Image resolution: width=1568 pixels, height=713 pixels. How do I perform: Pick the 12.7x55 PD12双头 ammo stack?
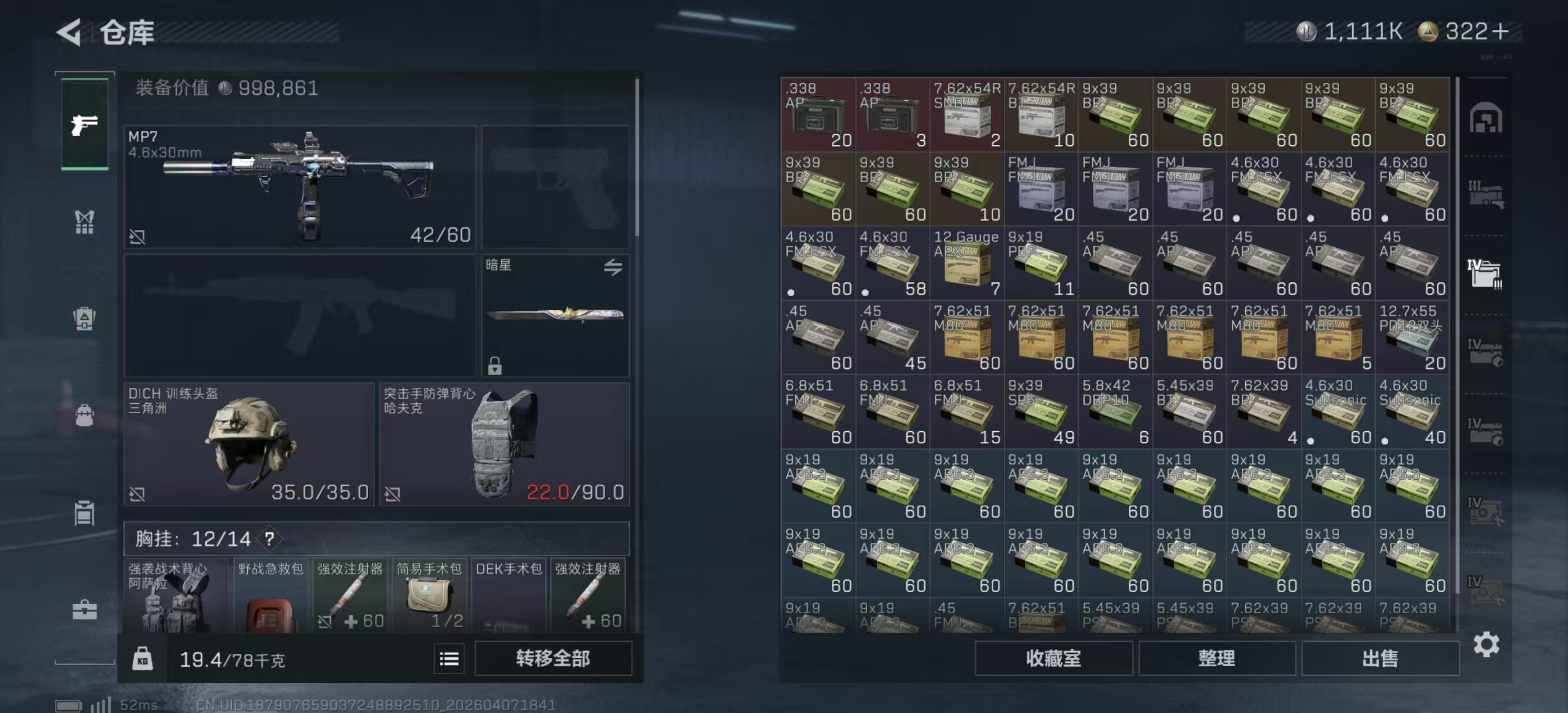(1412, 338)
